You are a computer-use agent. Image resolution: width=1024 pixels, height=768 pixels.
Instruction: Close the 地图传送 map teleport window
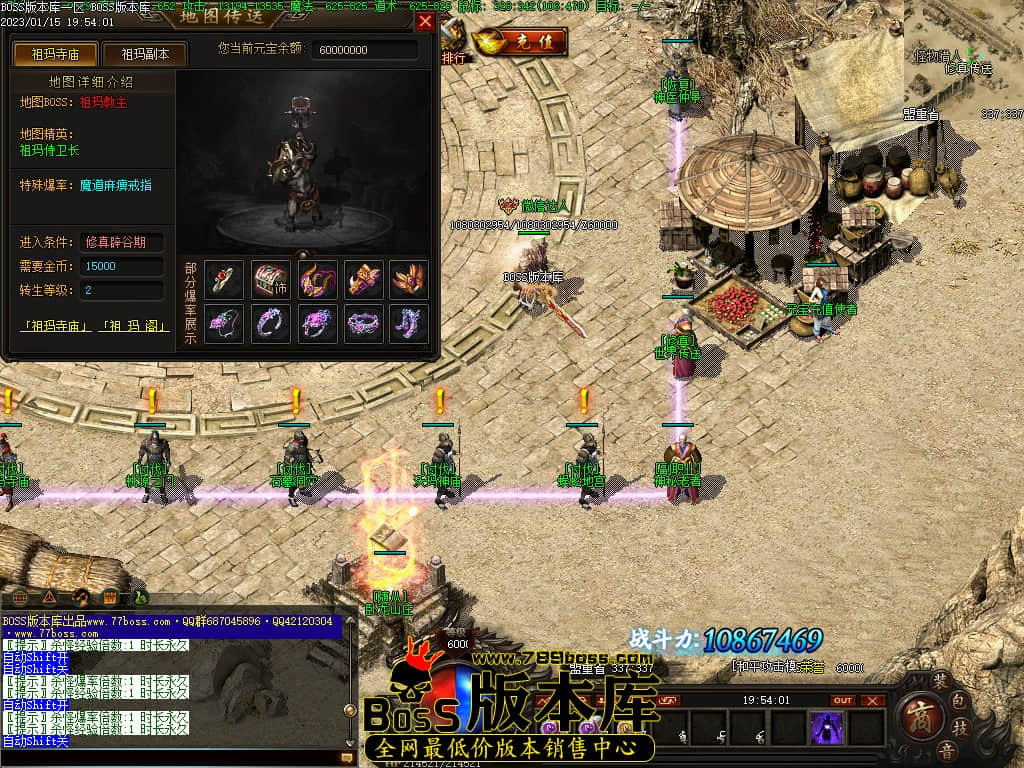tap(425, 21)
